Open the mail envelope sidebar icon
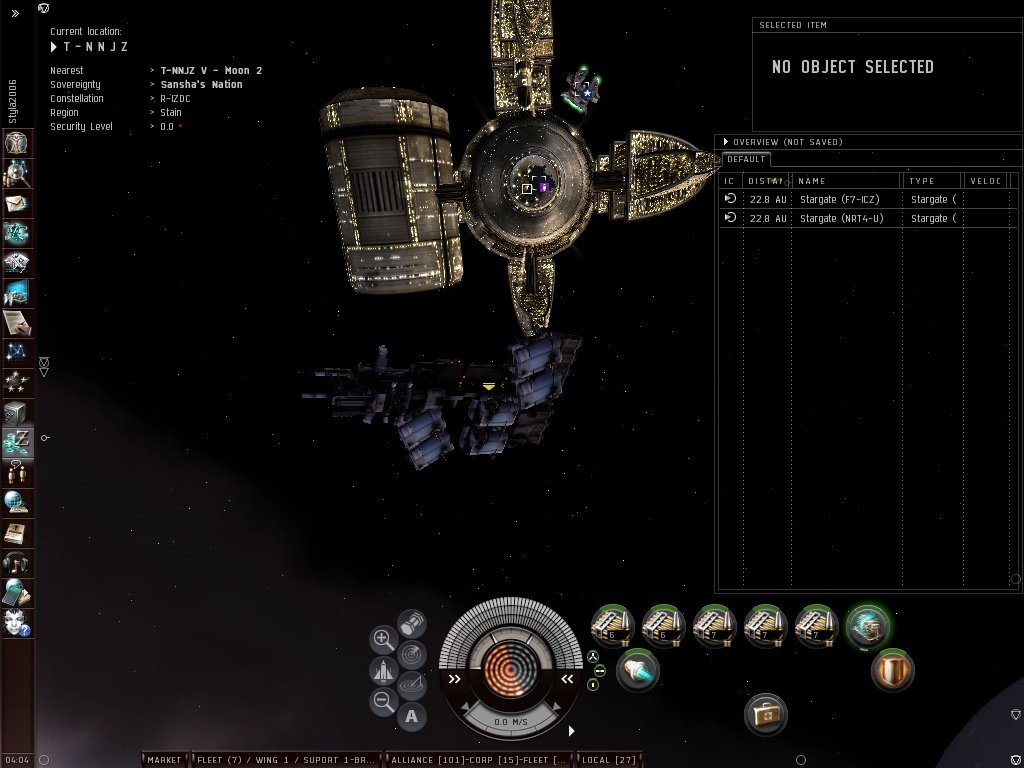This screenshot has height=768, width=1024. pos(17,203)
